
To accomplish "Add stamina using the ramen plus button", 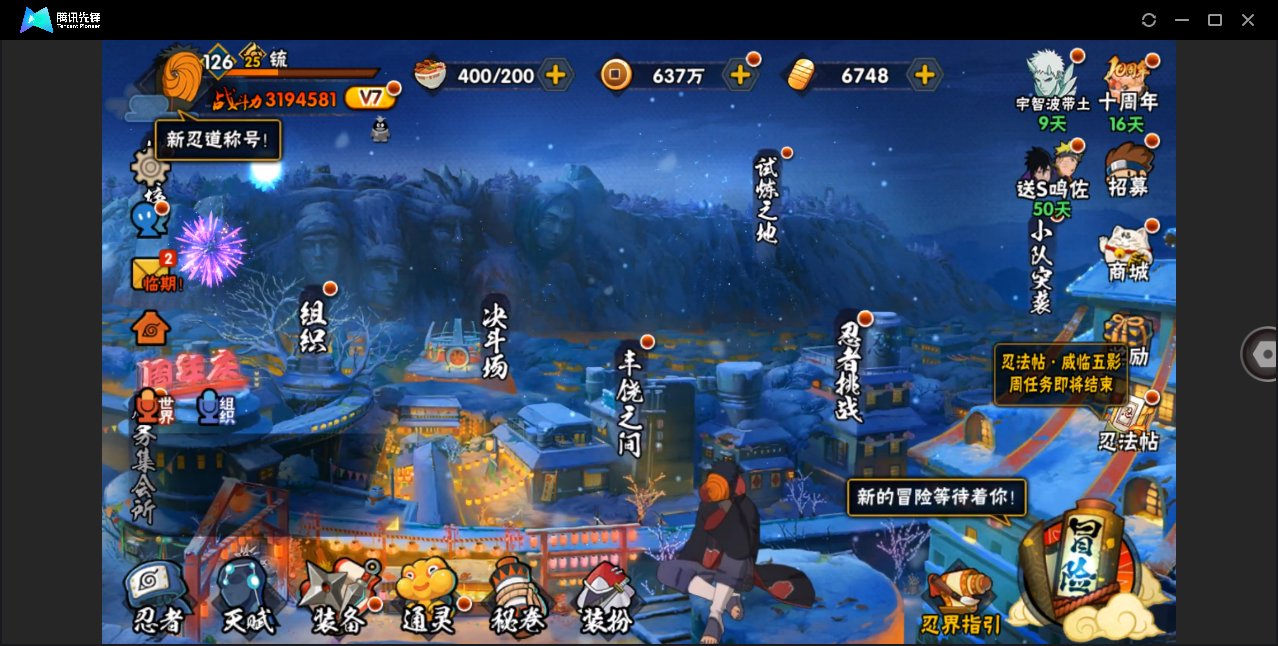I will click(x=555, y=75).
